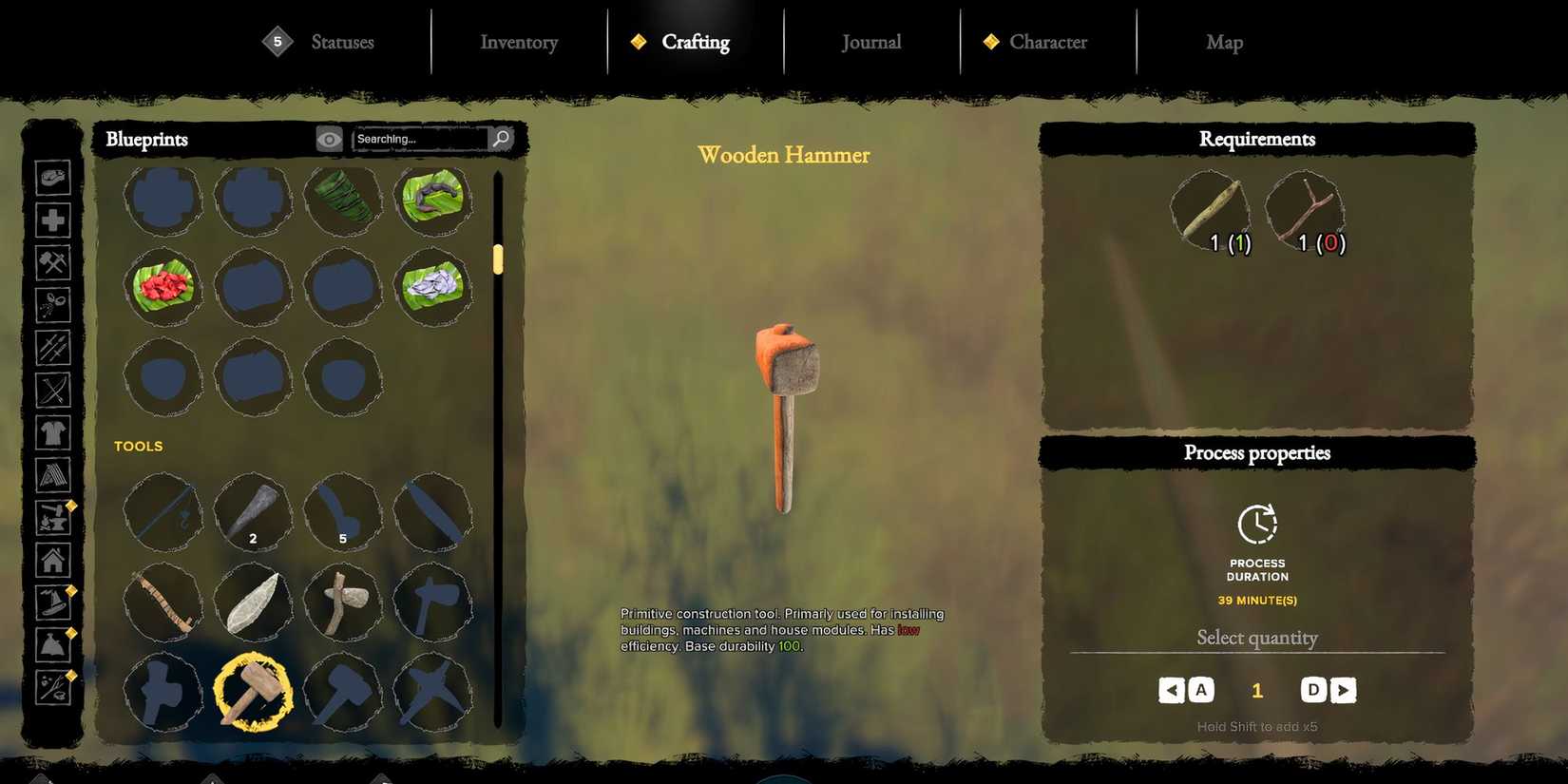Click the house building category icon
The height and width of the screenshot is (784, 1568).
(53, 561)
